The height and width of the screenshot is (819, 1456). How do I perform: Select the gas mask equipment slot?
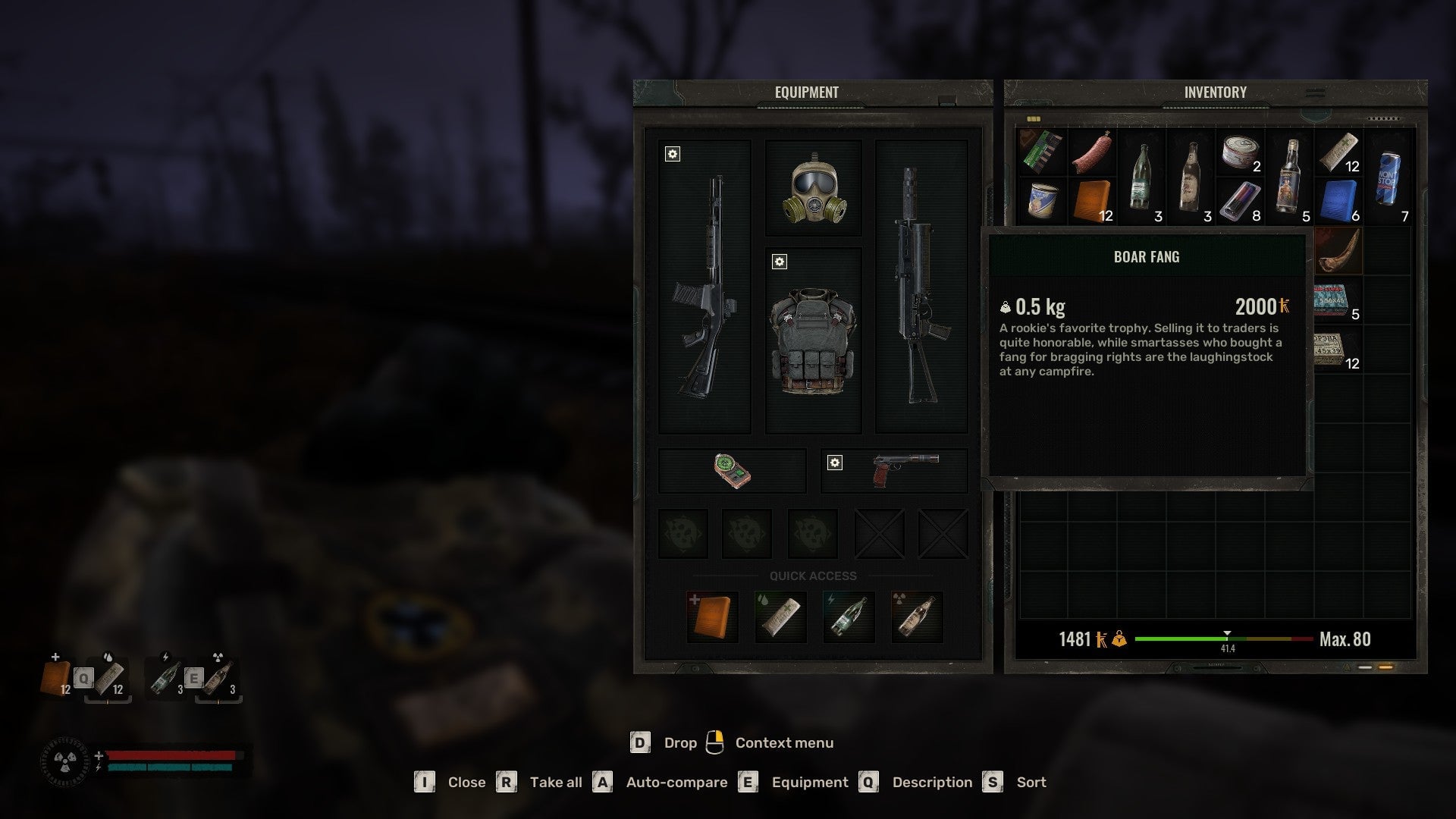click(x=814, y=188)
